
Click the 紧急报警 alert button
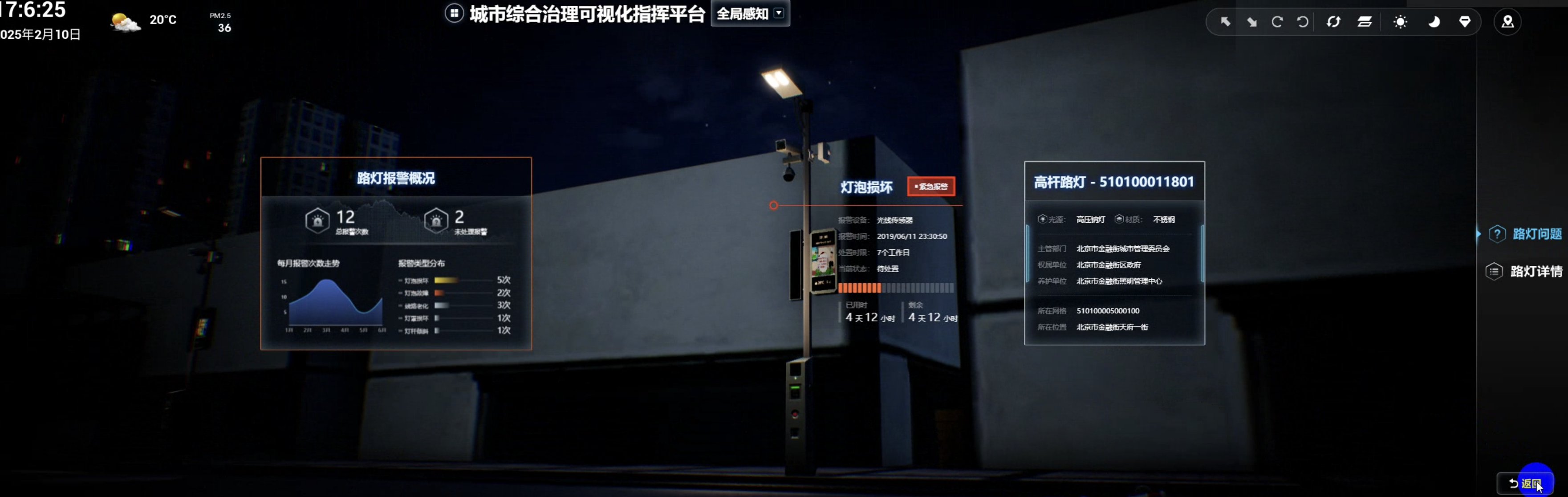click(931, 187)
